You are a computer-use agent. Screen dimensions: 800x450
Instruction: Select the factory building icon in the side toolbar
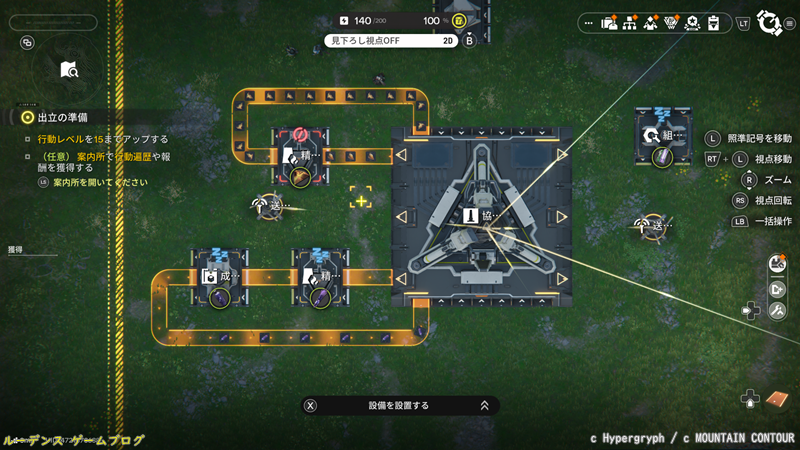point(777,264)
